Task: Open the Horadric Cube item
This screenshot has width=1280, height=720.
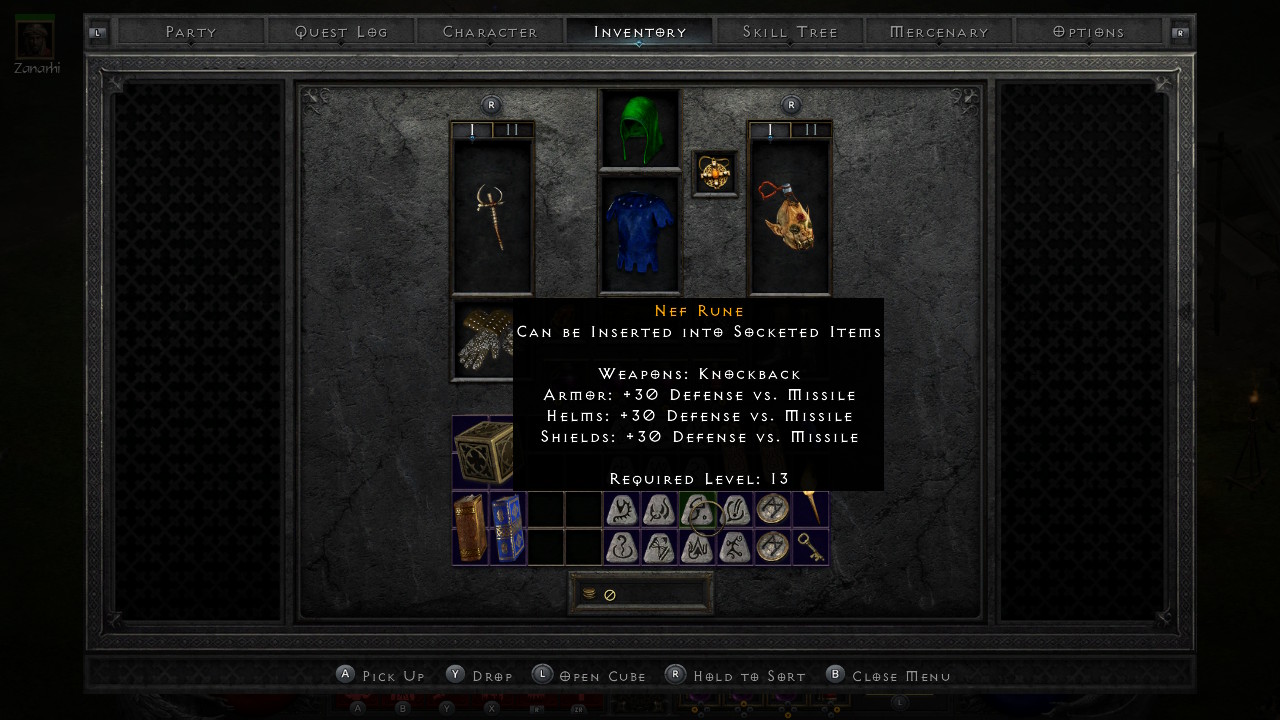Action: [482, 453]
